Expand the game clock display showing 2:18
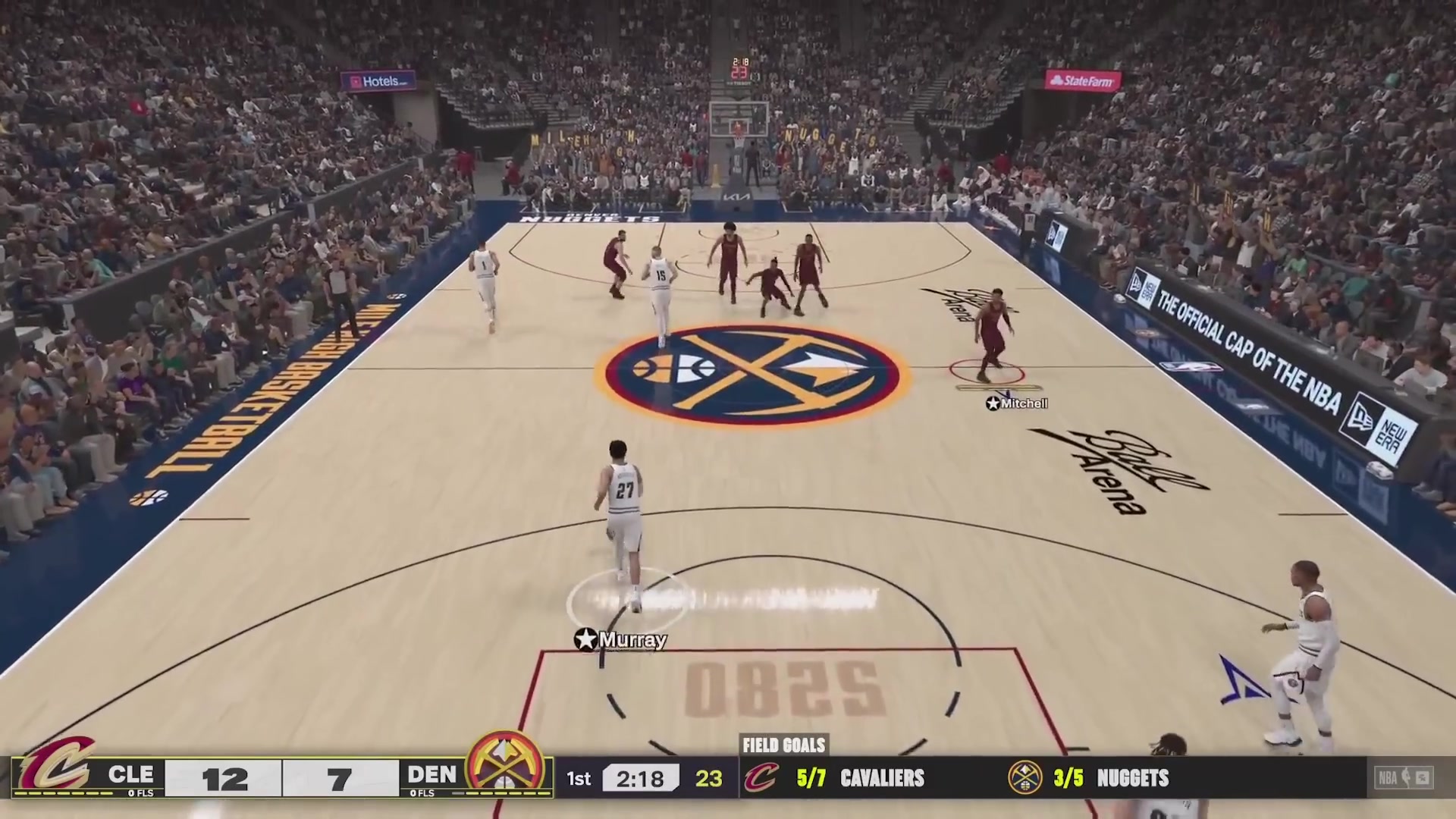 (x=641, y=779)
